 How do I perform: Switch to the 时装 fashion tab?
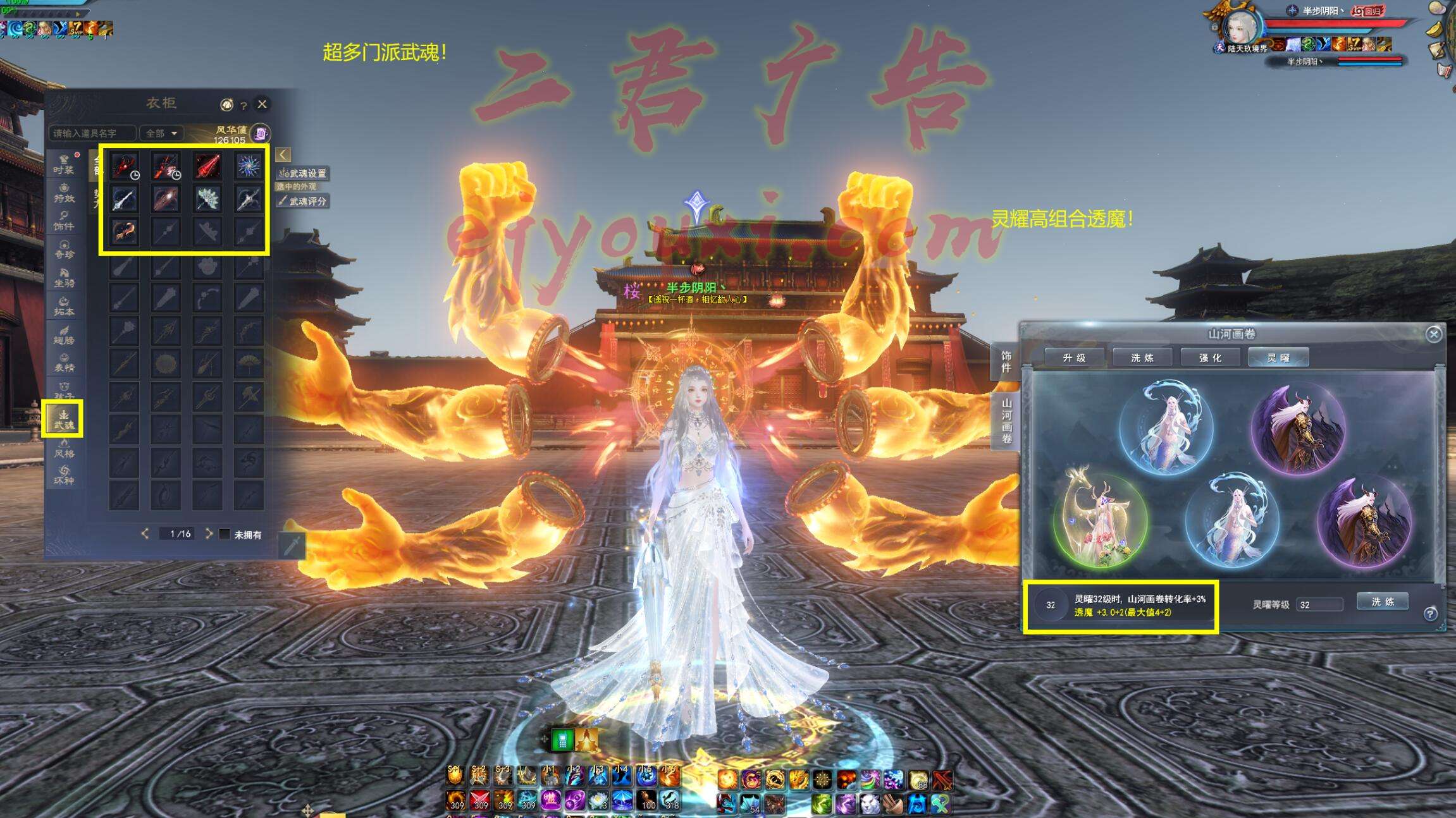point(64,164)
